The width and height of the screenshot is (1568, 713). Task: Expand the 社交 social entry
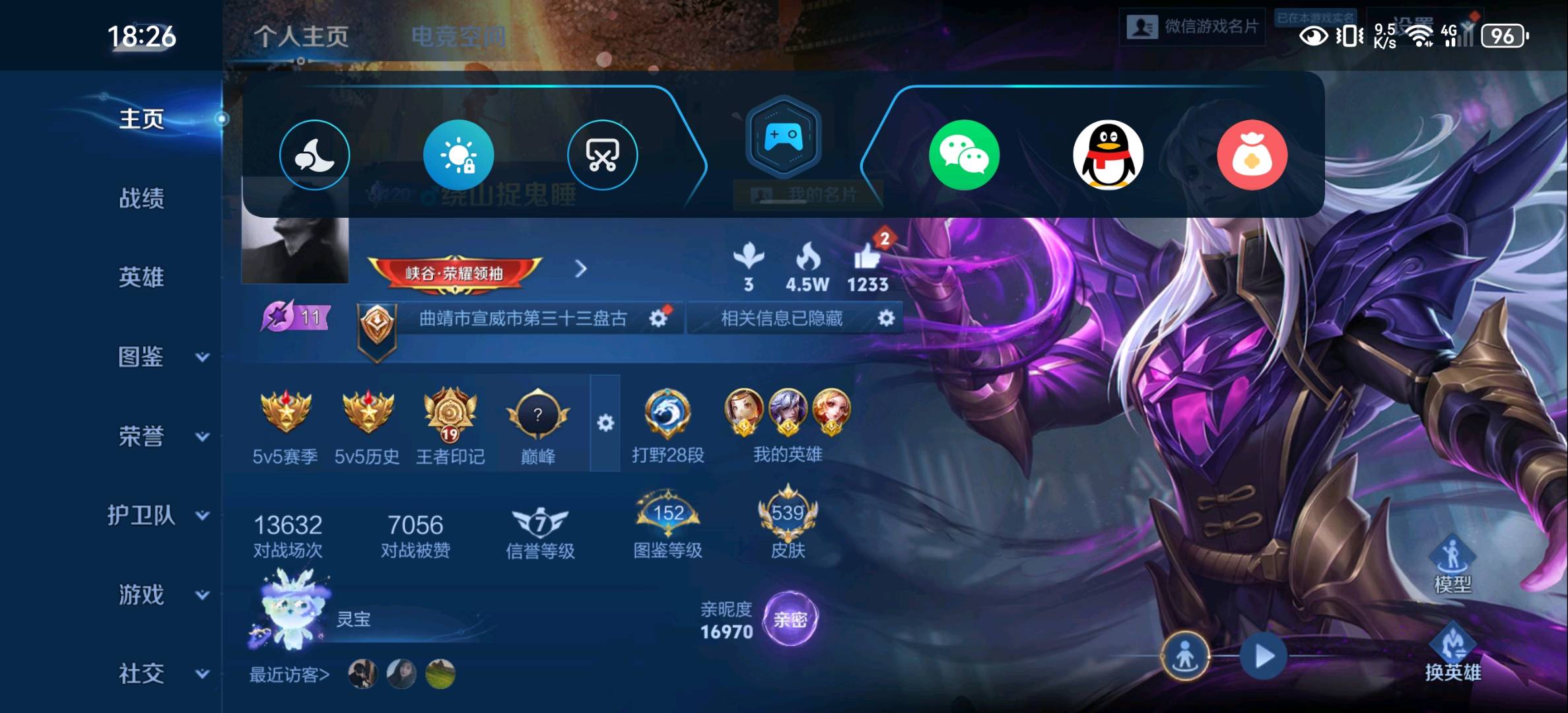158,674
